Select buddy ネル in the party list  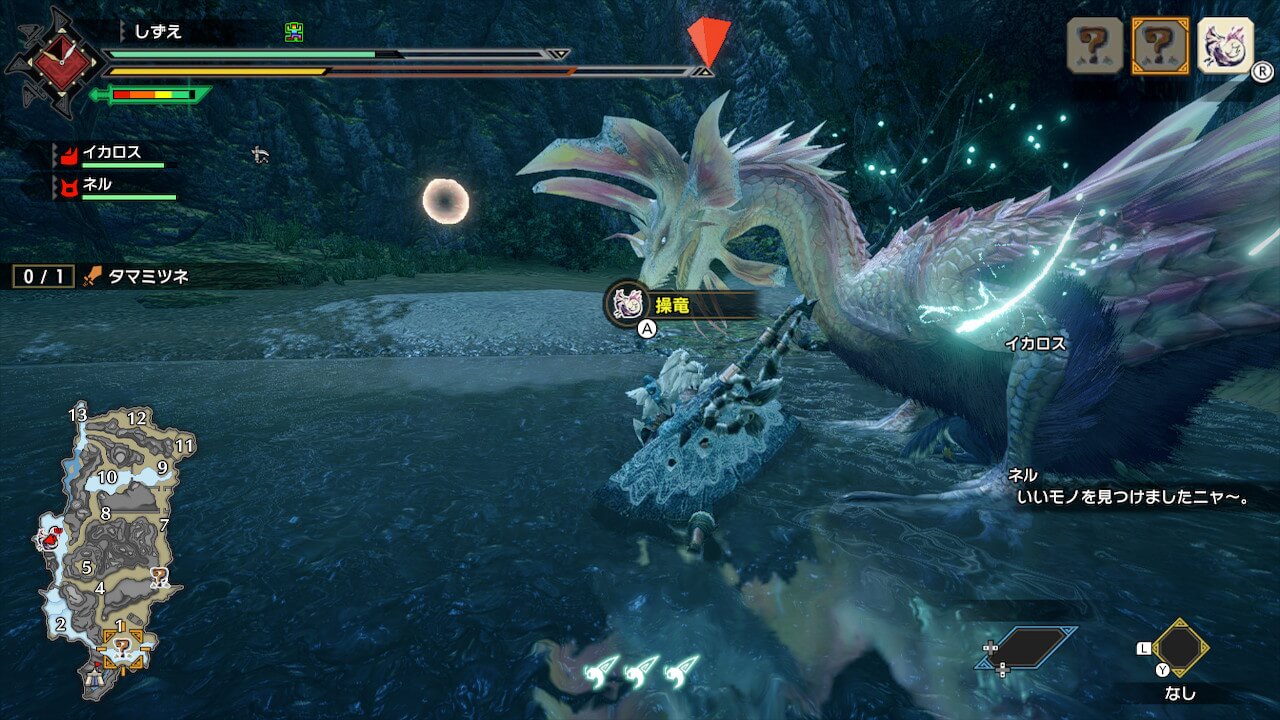coord(96,185)
